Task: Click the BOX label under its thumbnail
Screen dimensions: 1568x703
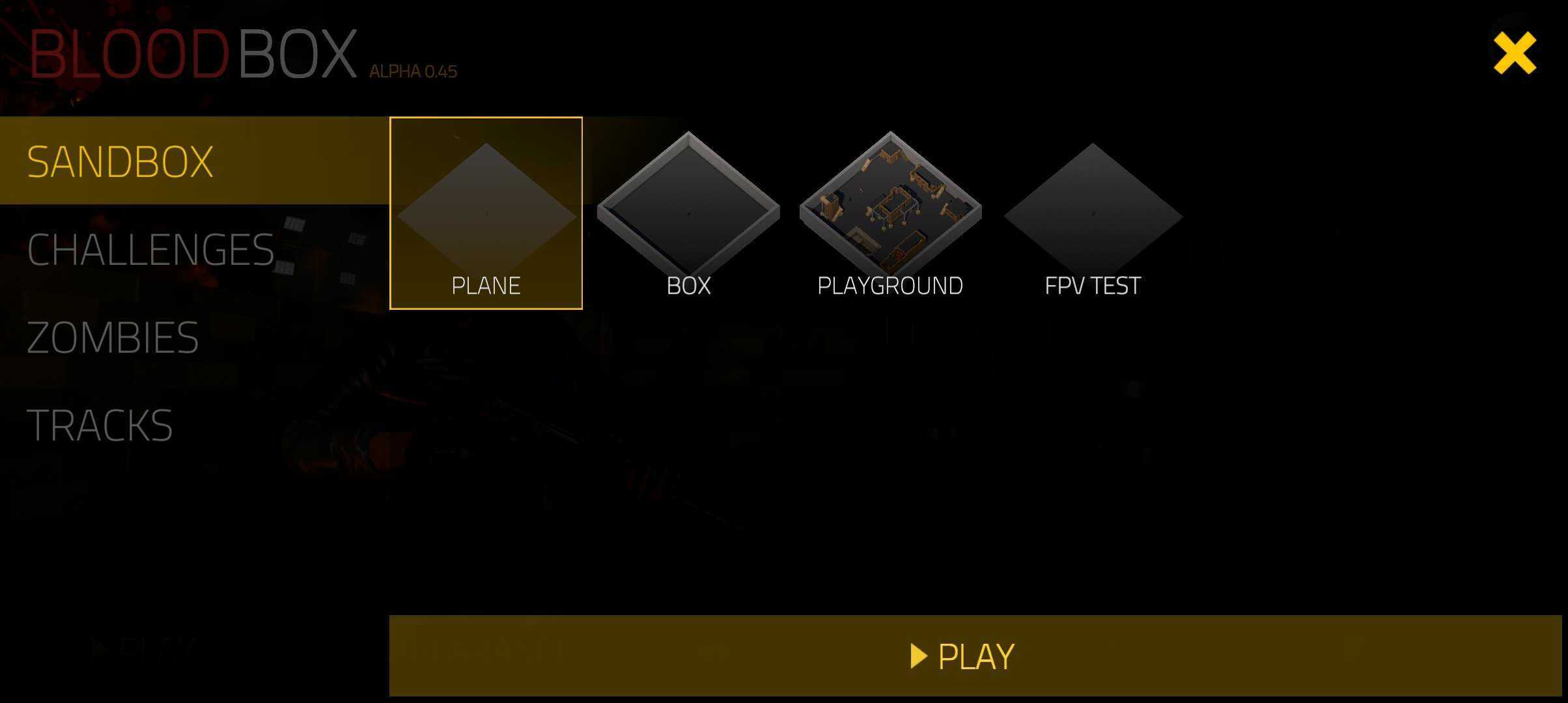Action: click(x=688, y=284)
